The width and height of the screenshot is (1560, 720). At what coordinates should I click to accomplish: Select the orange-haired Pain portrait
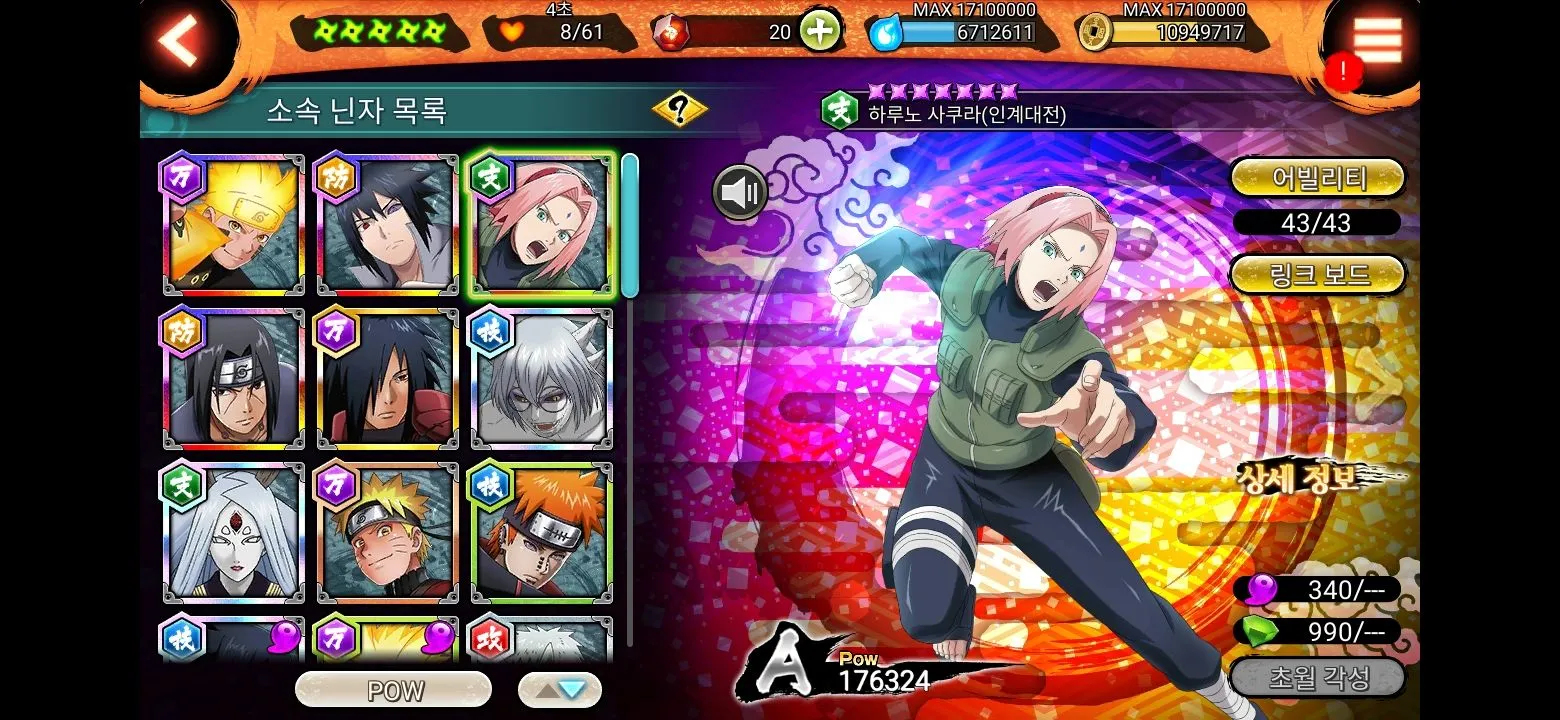click(x=542, y=534)
